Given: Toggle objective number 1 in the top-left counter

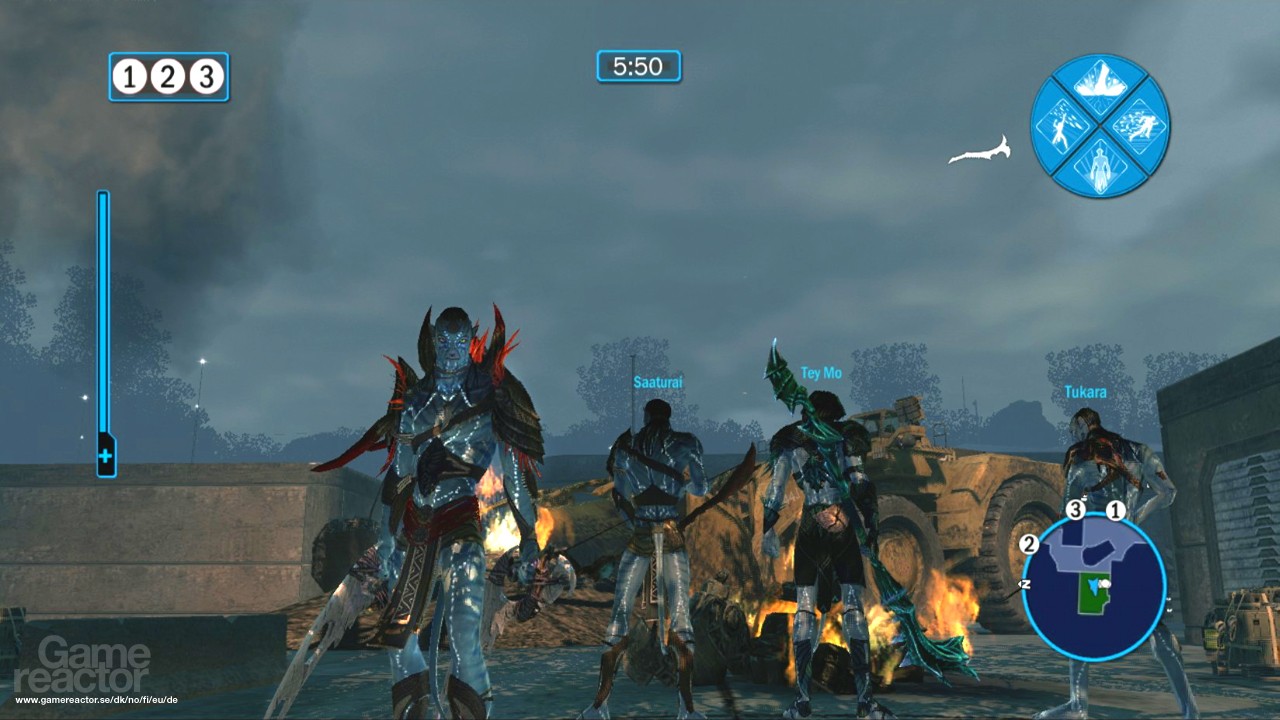Looking at the screenshot, I should coord(128,76).
